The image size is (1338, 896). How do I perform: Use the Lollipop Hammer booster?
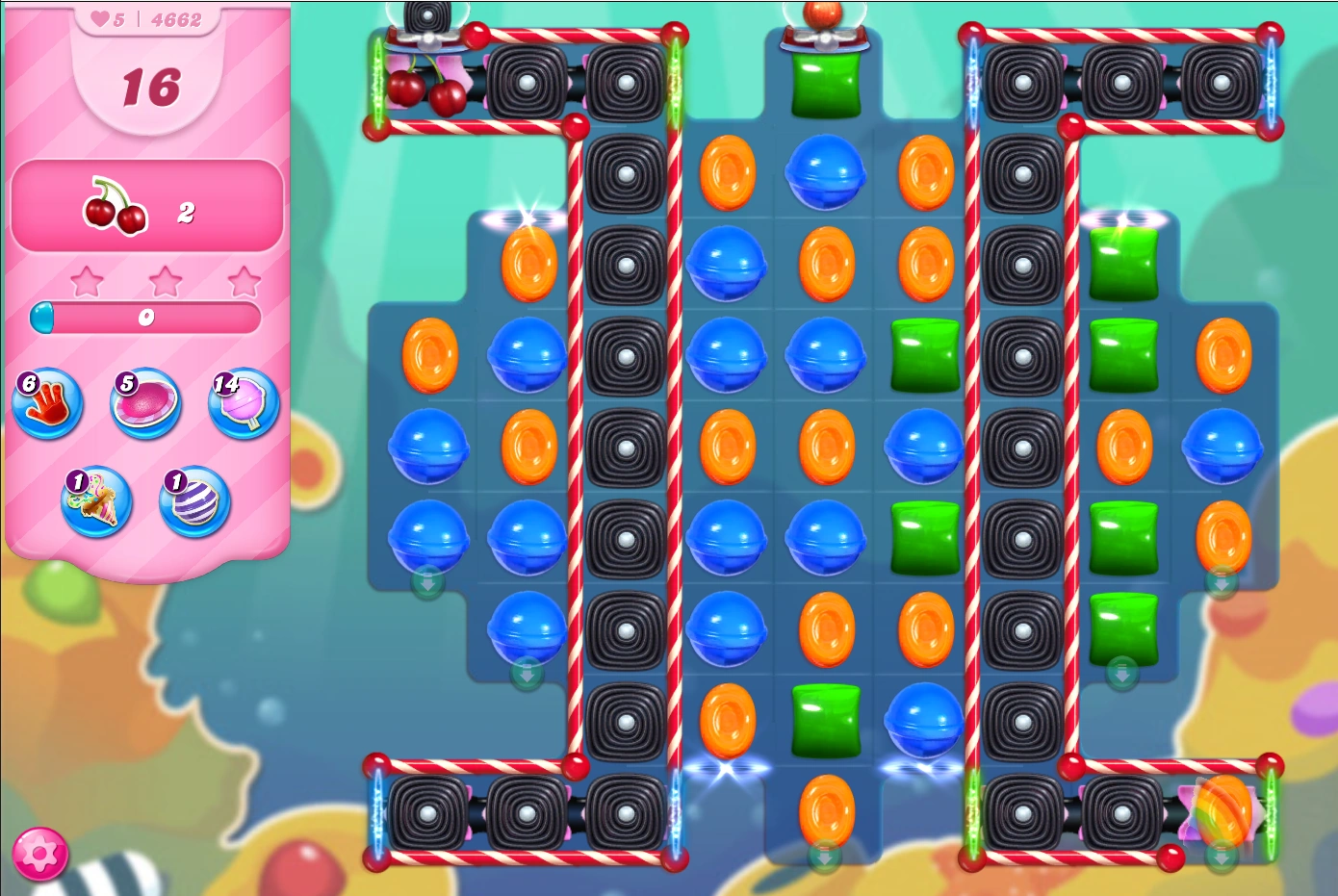point(242,405)
